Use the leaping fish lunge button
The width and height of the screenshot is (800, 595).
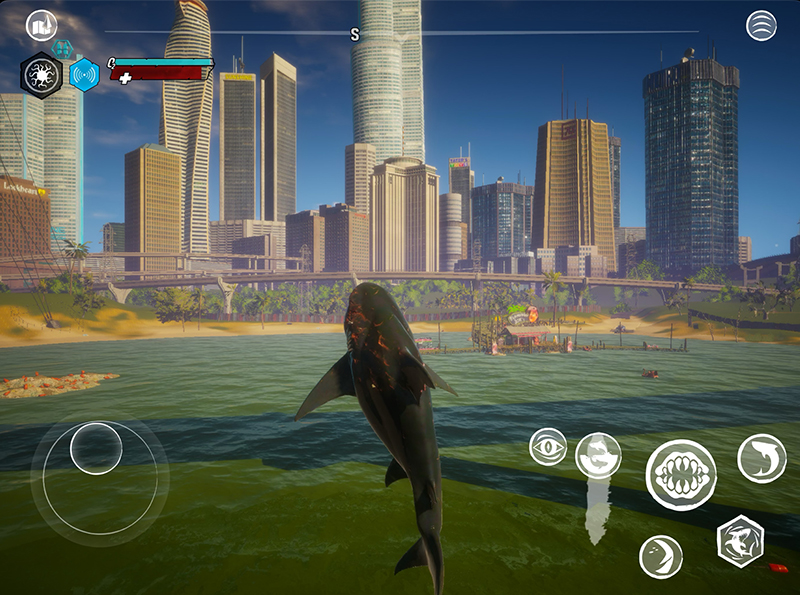pos(762,458)
